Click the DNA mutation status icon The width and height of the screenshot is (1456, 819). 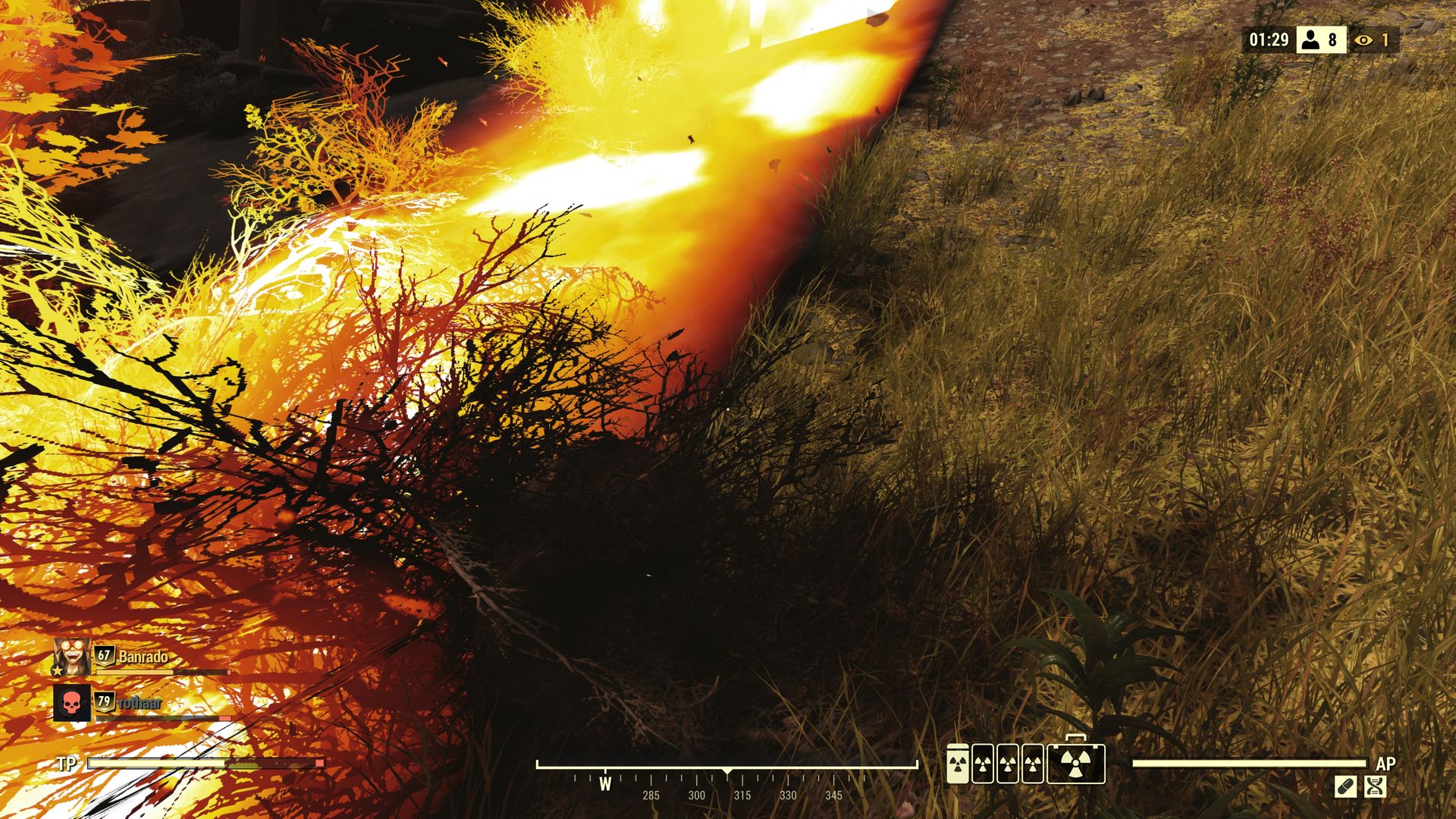pyautogui.click(x=1375, y=786)
